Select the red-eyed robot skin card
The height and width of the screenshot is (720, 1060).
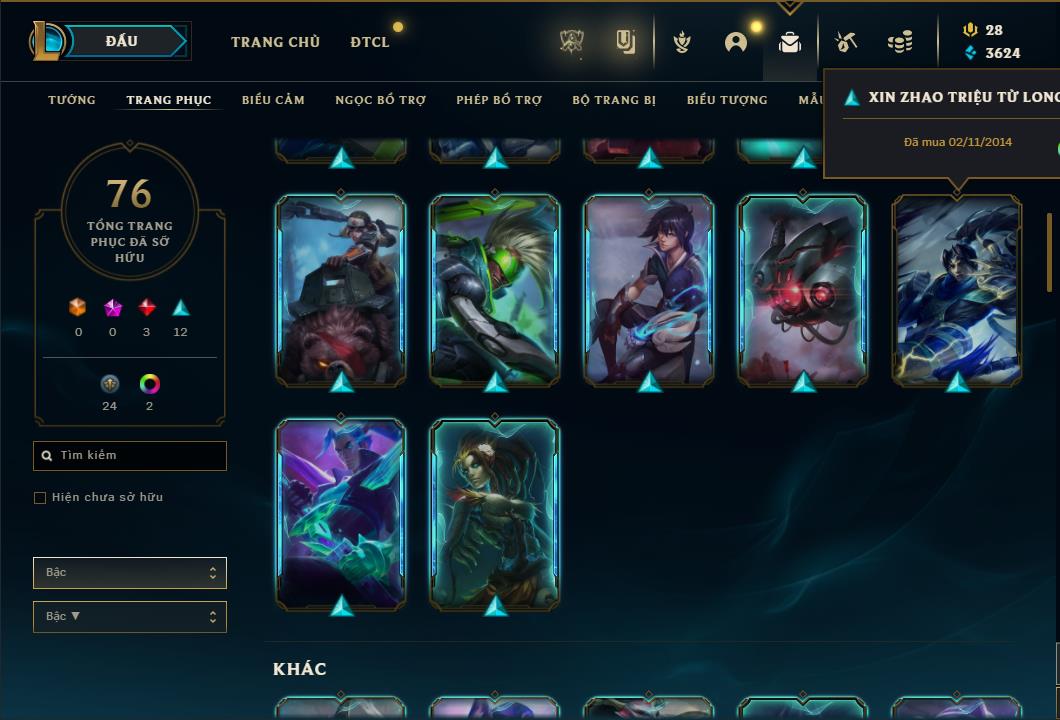(803, 290)
